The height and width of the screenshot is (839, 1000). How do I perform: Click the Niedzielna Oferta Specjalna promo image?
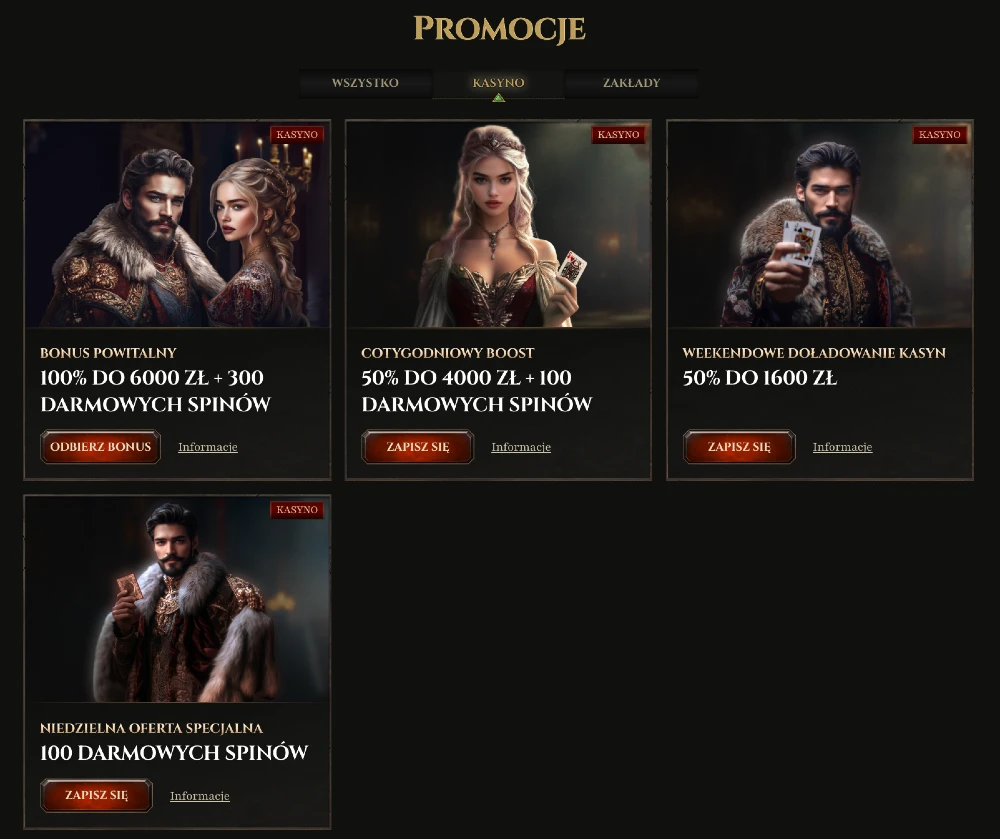pos(177,600)
